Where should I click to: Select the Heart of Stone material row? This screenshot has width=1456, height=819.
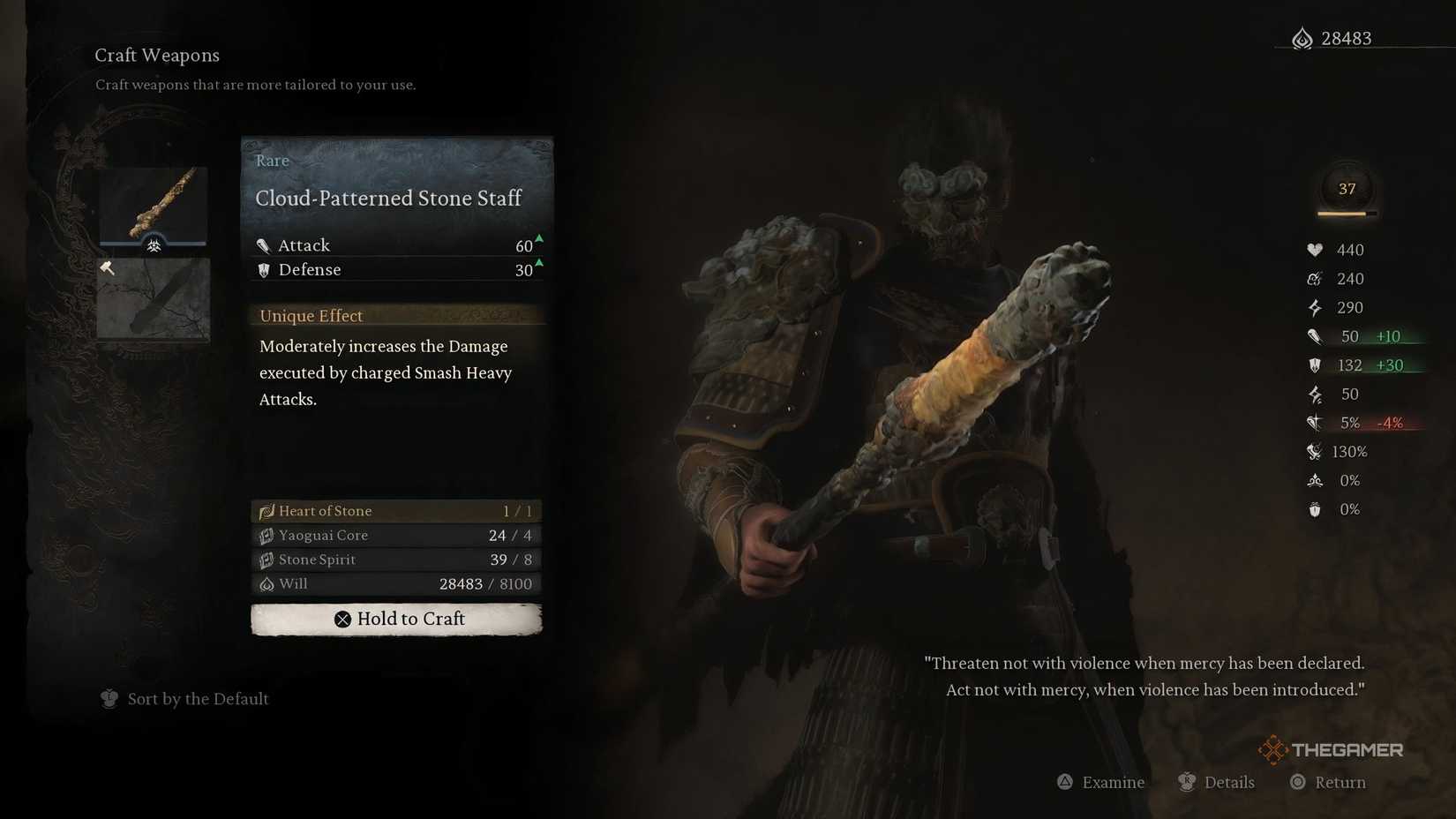point(396,511)
